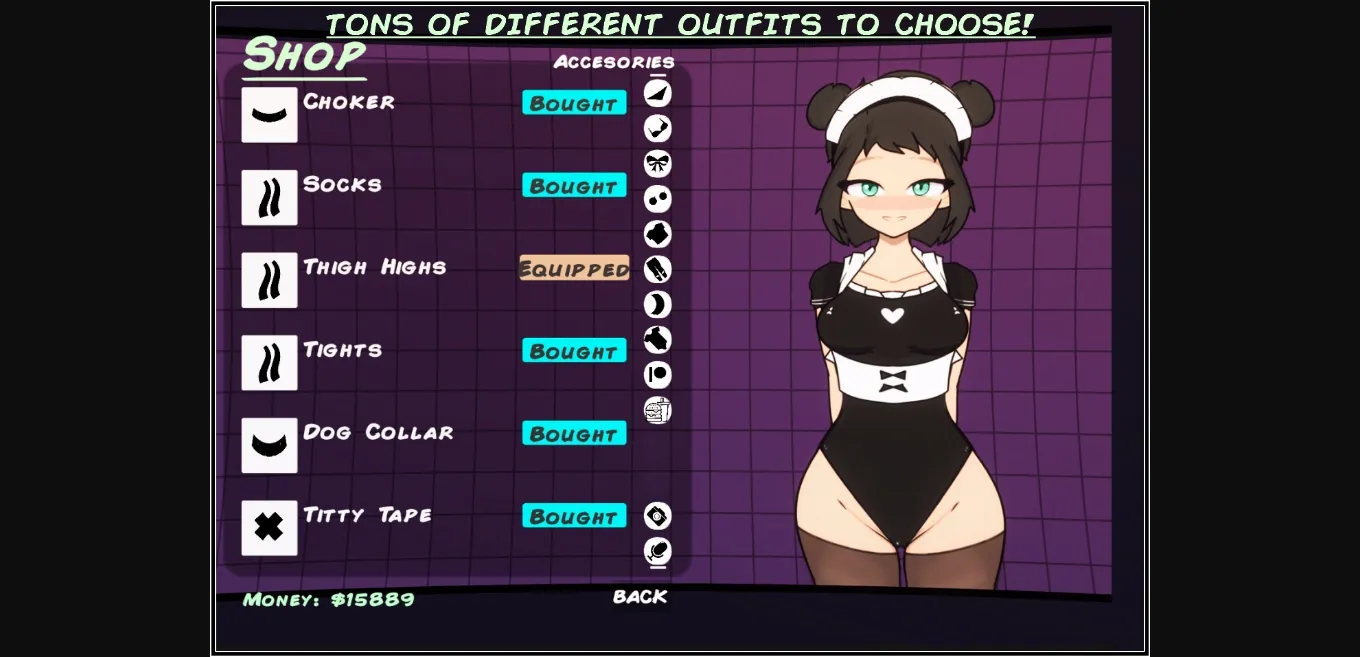Select the Socks Bought button
The image size is (1360, 657).
(x=574, y=186)
